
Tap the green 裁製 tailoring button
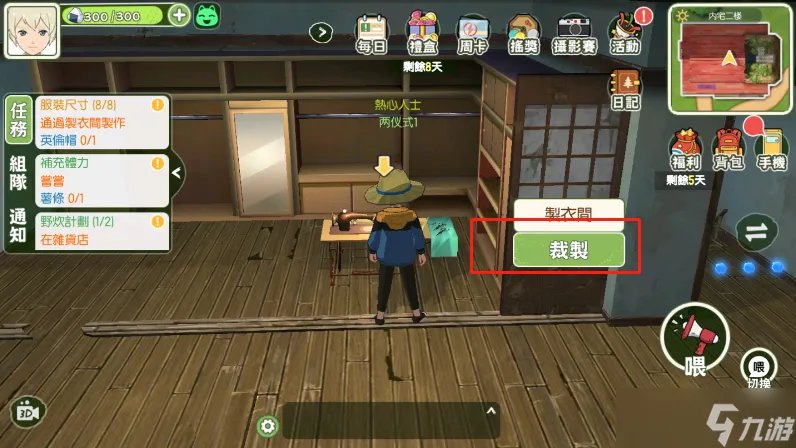pyautogui.click(x=569, y=250)
